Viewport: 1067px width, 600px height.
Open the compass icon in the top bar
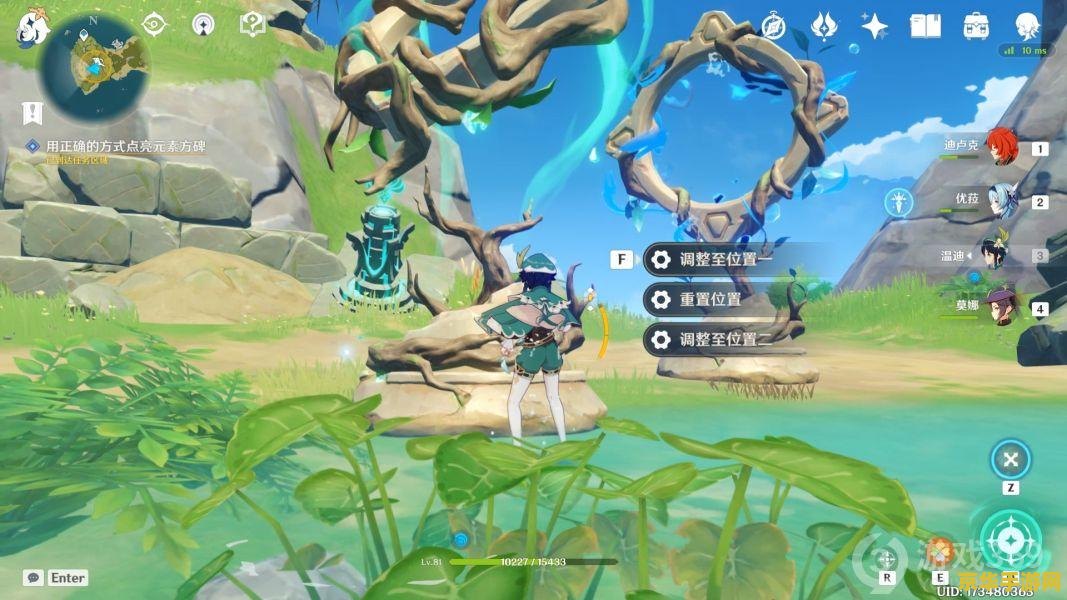click(773, 26)
